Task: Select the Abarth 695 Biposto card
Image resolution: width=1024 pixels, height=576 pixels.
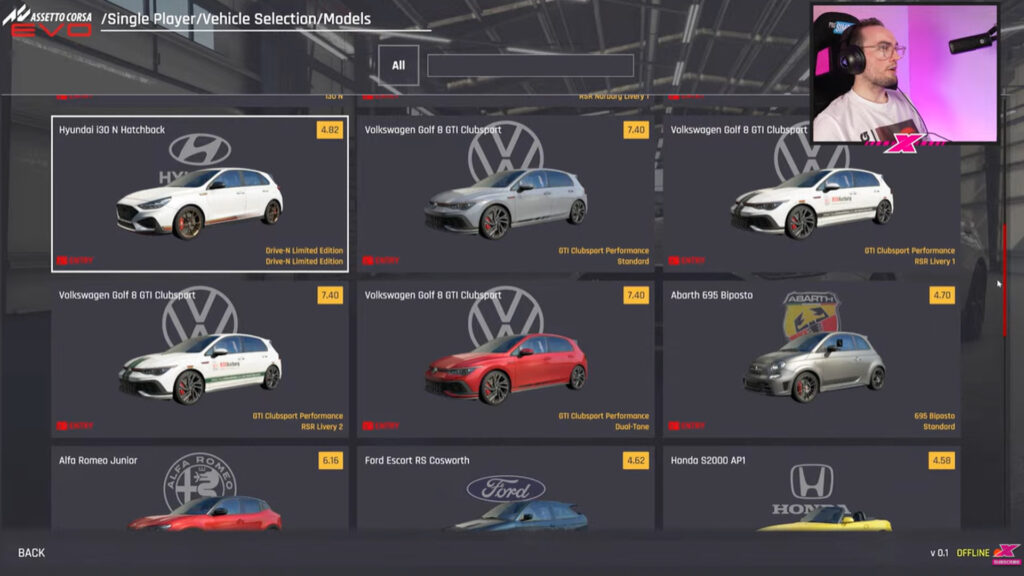Action: coord(811,358)
